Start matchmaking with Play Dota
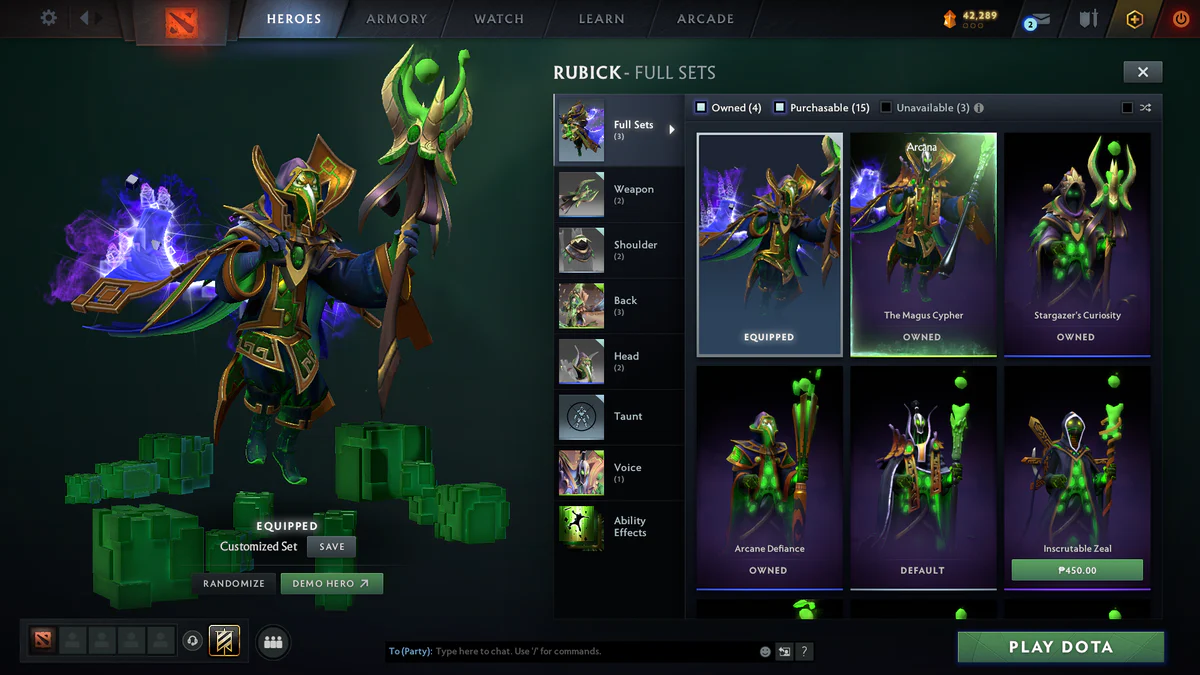This screenshot has height=675, width=1200. (1060, 647)
